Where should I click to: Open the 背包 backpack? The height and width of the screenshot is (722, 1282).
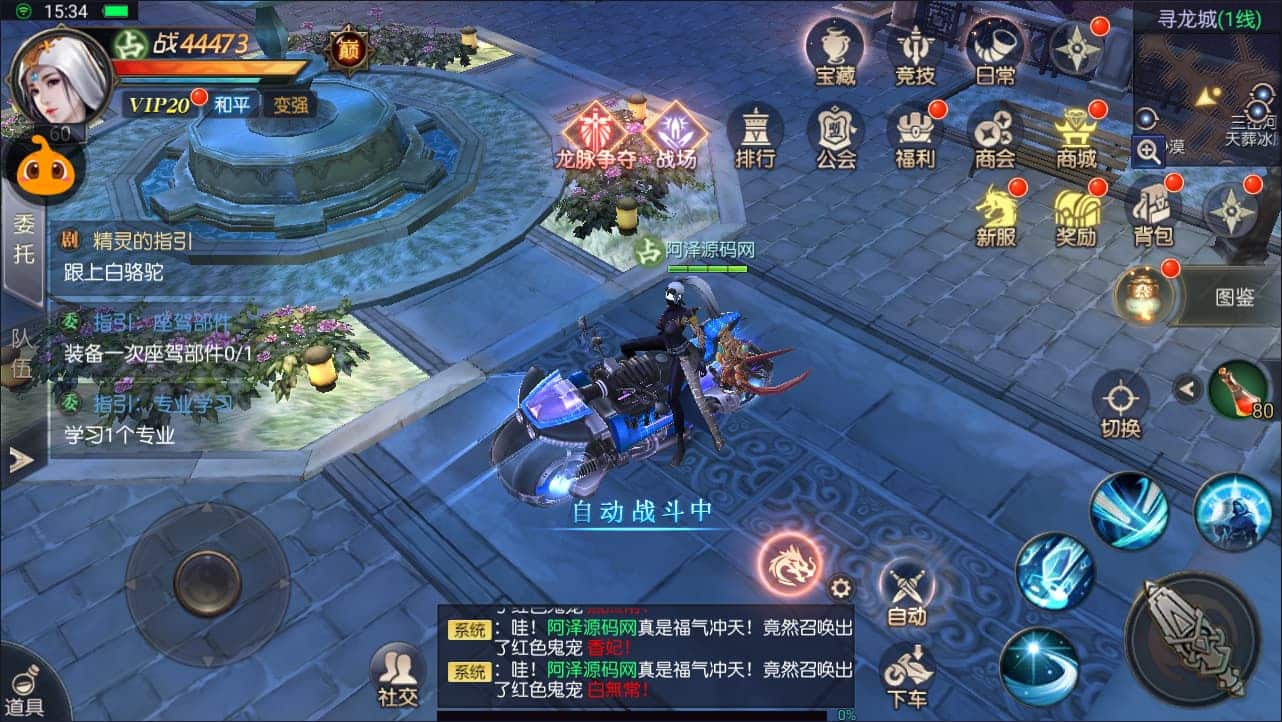point(1152,213)
